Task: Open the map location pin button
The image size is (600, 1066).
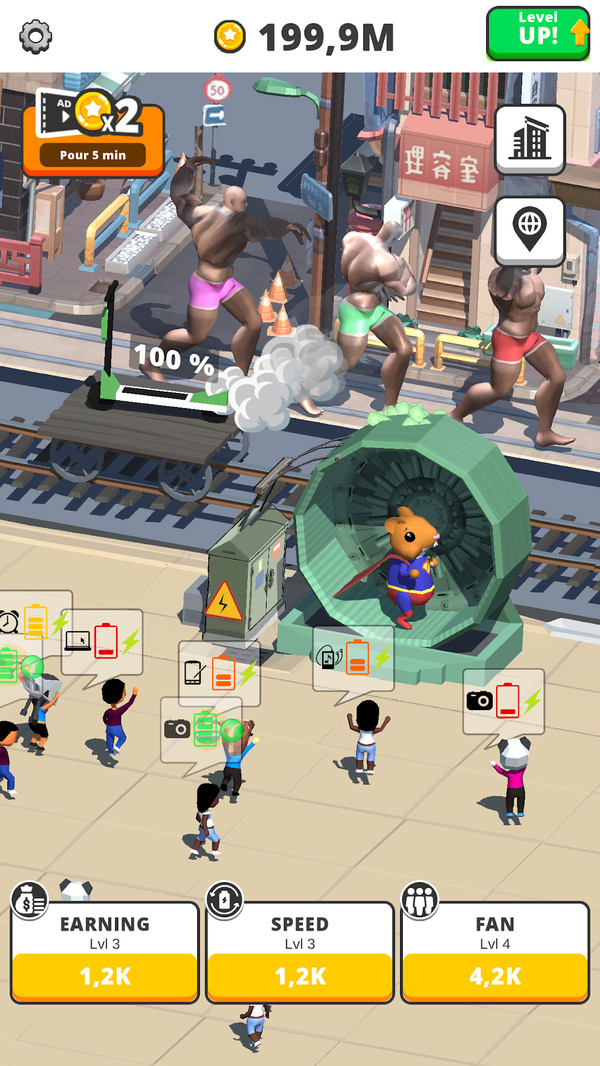Action: click(x=529, y=230)
